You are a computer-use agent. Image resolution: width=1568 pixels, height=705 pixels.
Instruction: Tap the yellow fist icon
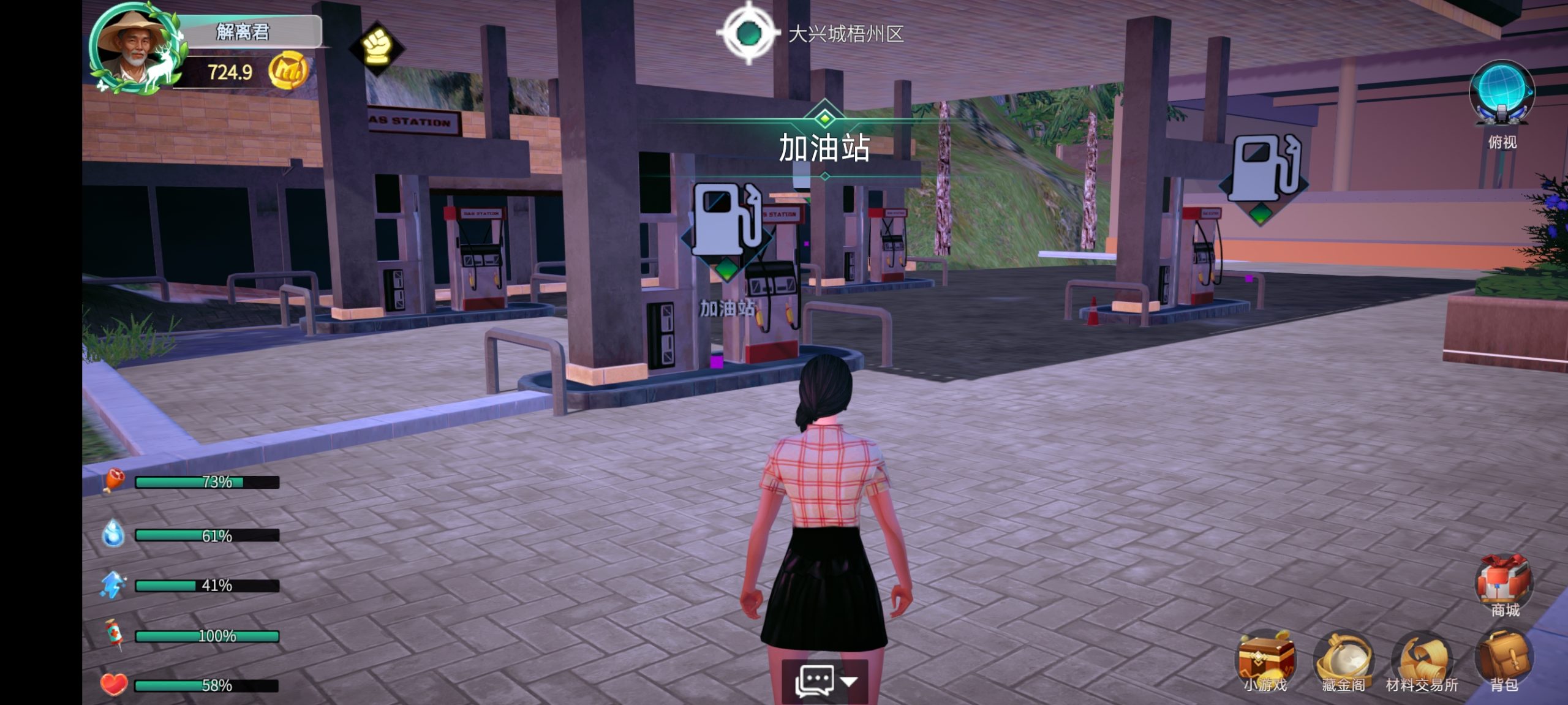[x=376, y=47]
